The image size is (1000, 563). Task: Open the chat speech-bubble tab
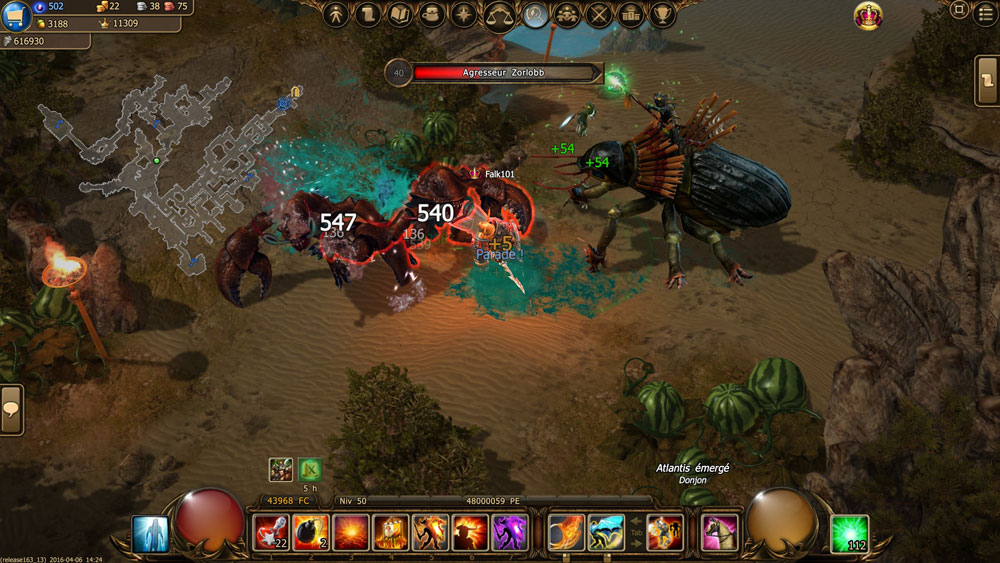(x=11, y=409)
